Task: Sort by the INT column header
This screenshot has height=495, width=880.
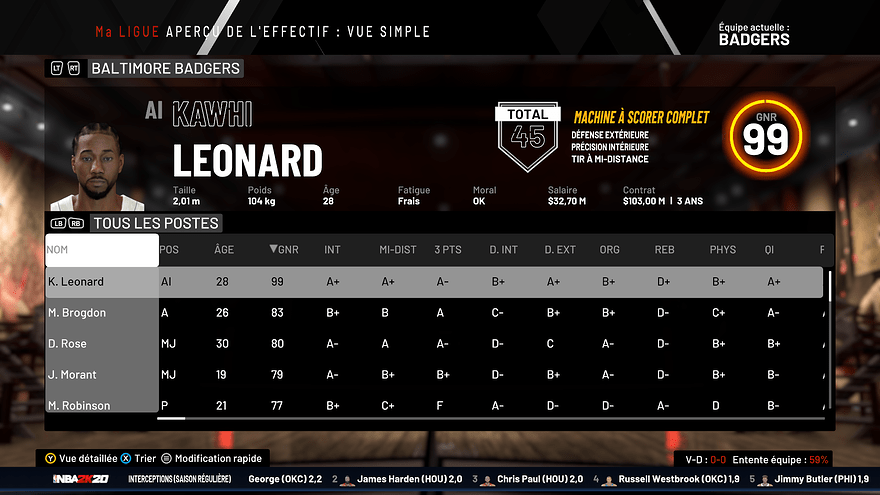Action: point(332,250)
